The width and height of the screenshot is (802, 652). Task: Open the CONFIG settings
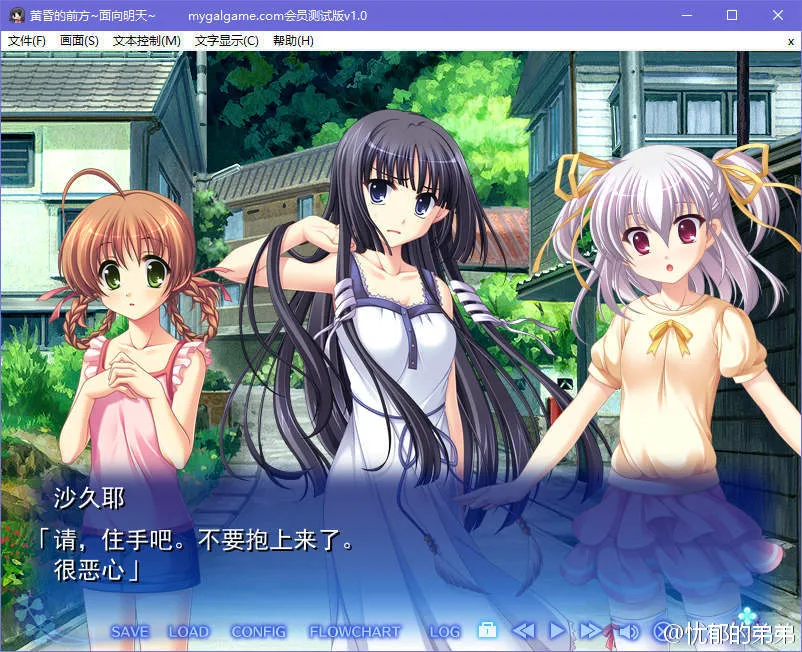click(x=258, y=632)
